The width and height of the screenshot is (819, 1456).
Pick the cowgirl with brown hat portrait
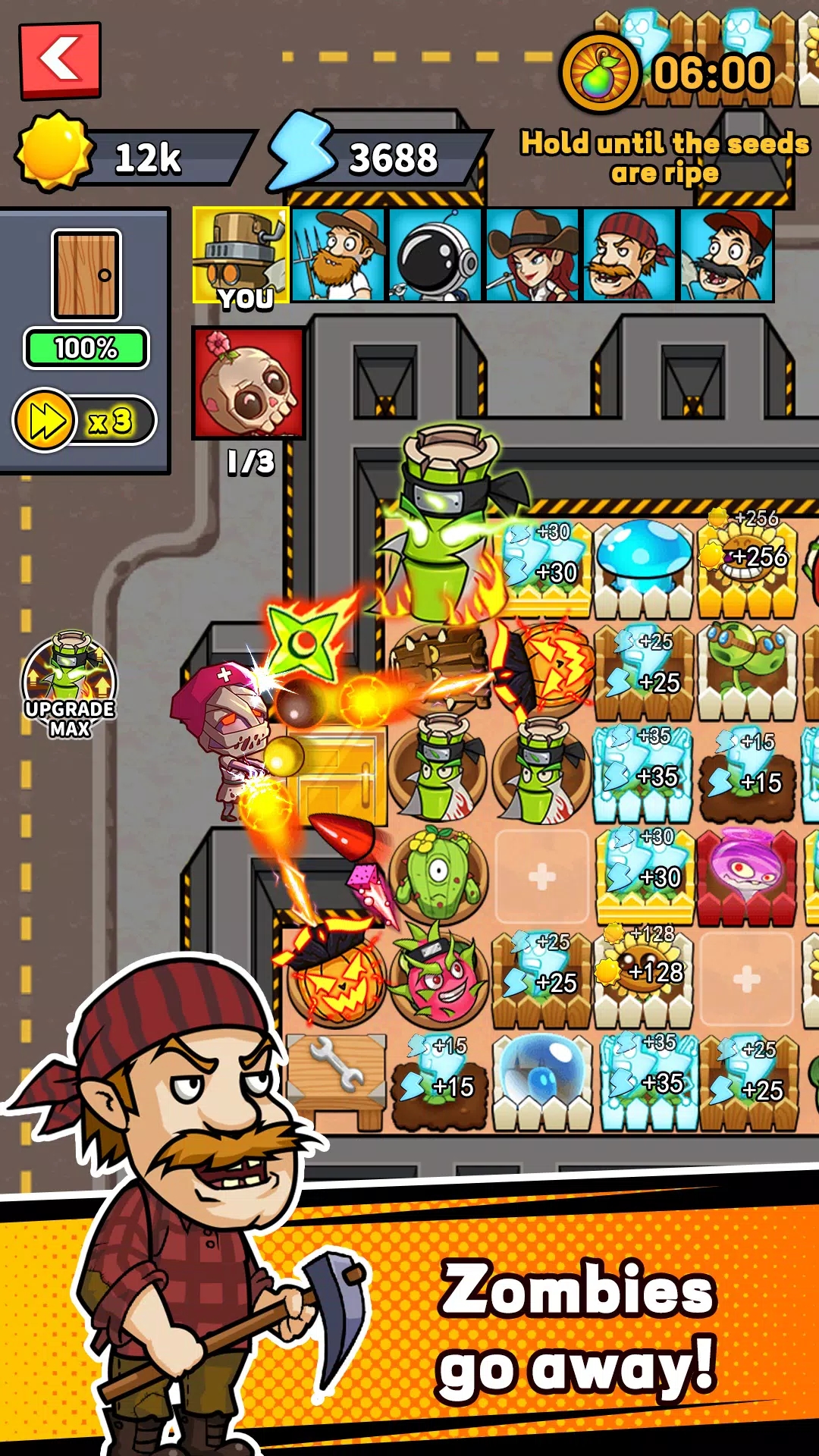tap(532, 256)
